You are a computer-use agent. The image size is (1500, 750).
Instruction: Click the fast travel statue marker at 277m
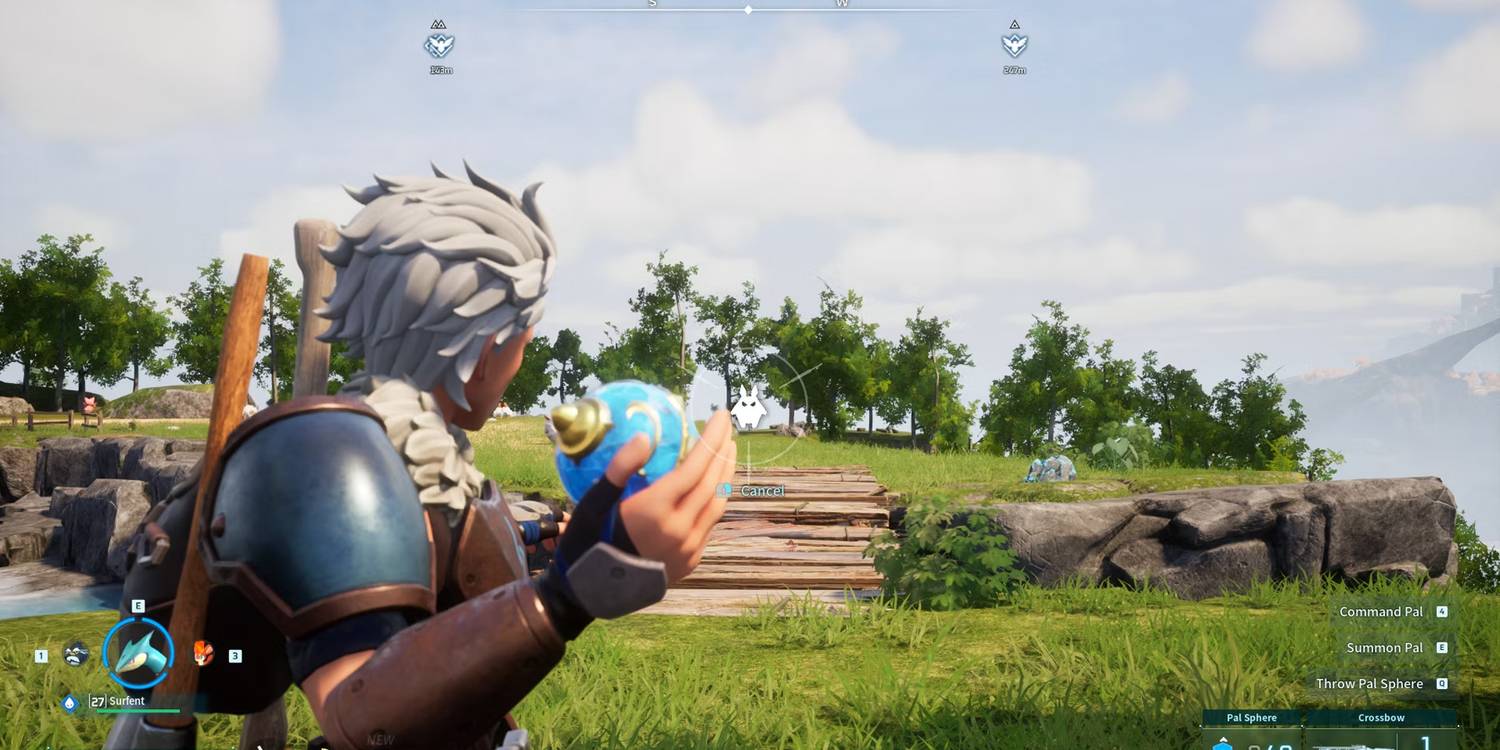[x=1013, y=44]
